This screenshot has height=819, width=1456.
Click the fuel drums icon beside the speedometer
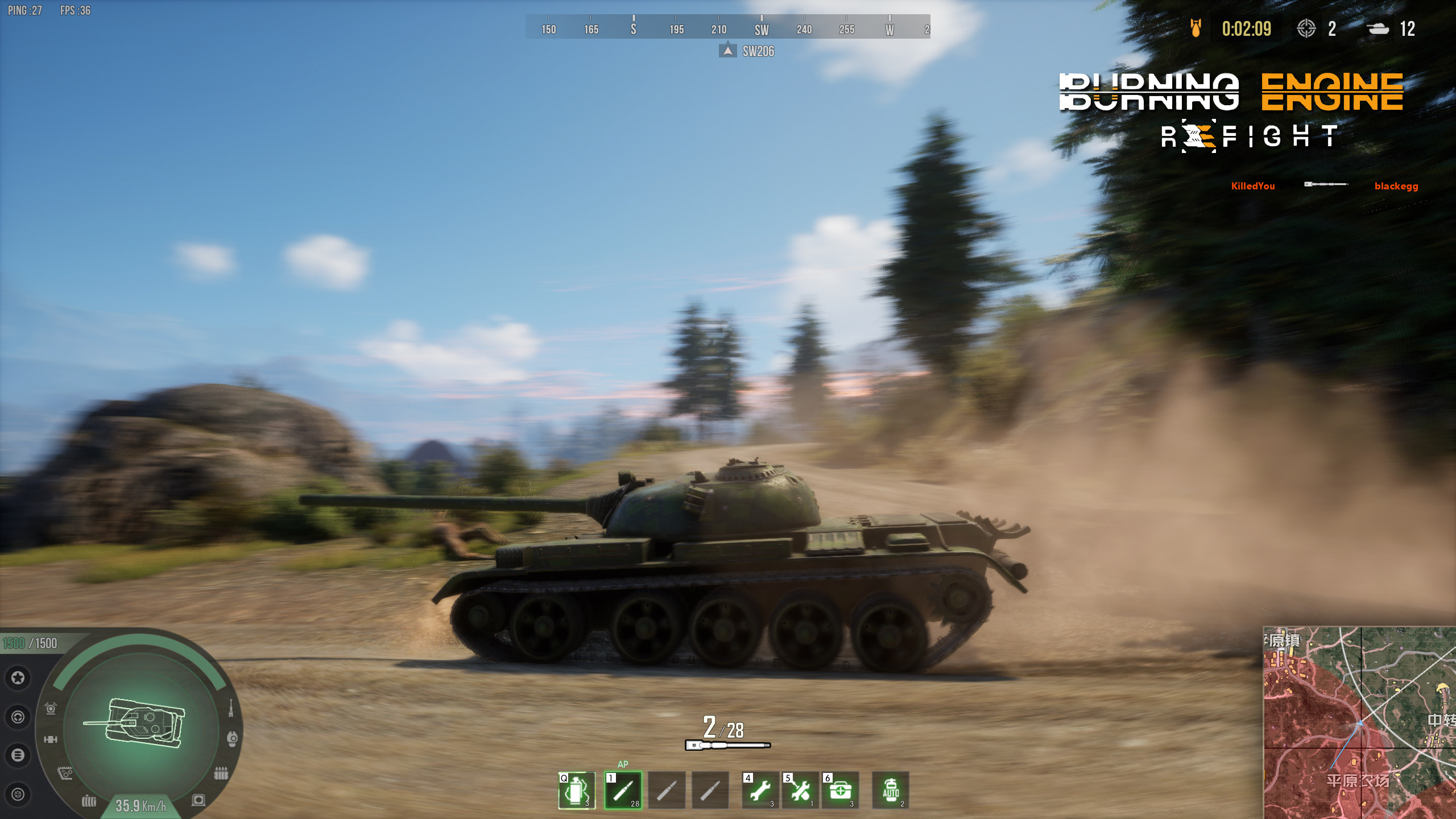[x=89, y=802]
